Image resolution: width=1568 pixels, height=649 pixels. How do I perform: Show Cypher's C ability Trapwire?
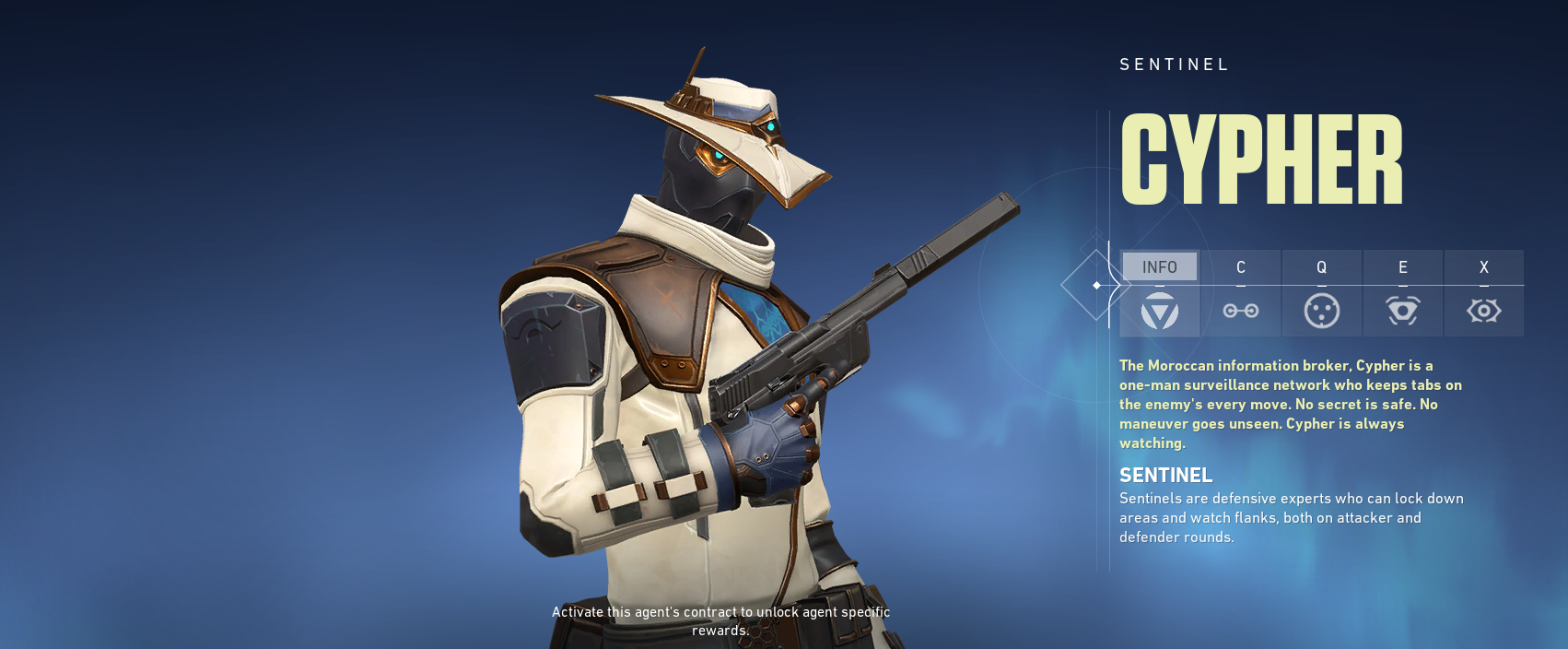coord(1240,292)
